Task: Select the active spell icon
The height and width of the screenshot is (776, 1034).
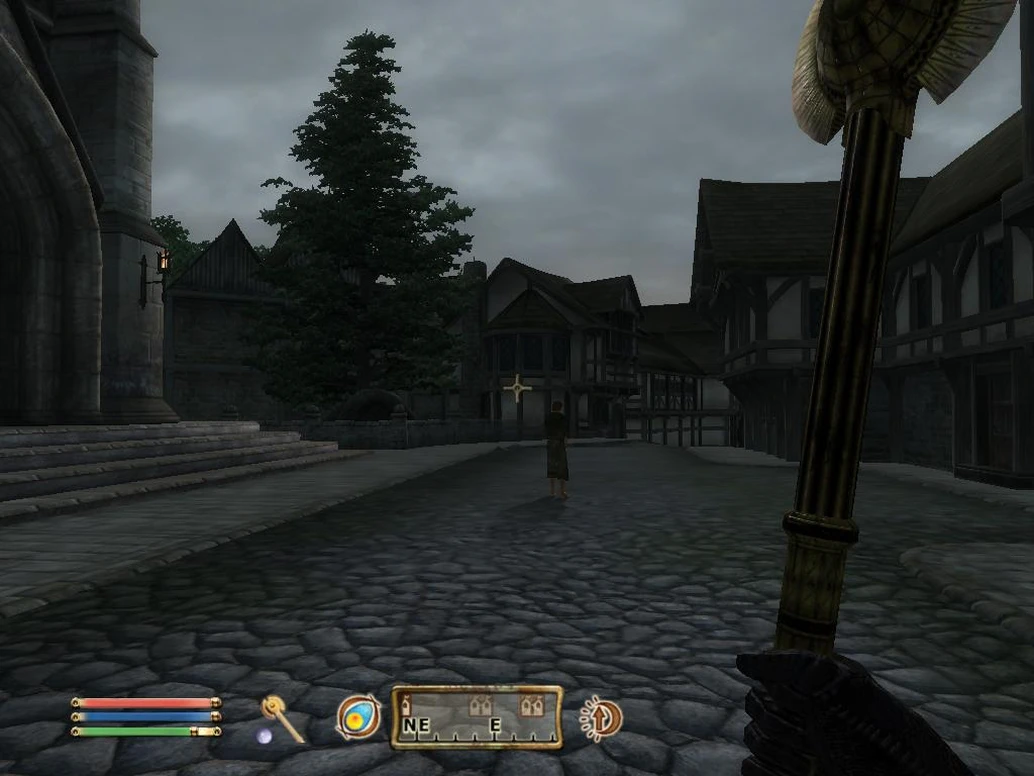Action: (358, 717)
